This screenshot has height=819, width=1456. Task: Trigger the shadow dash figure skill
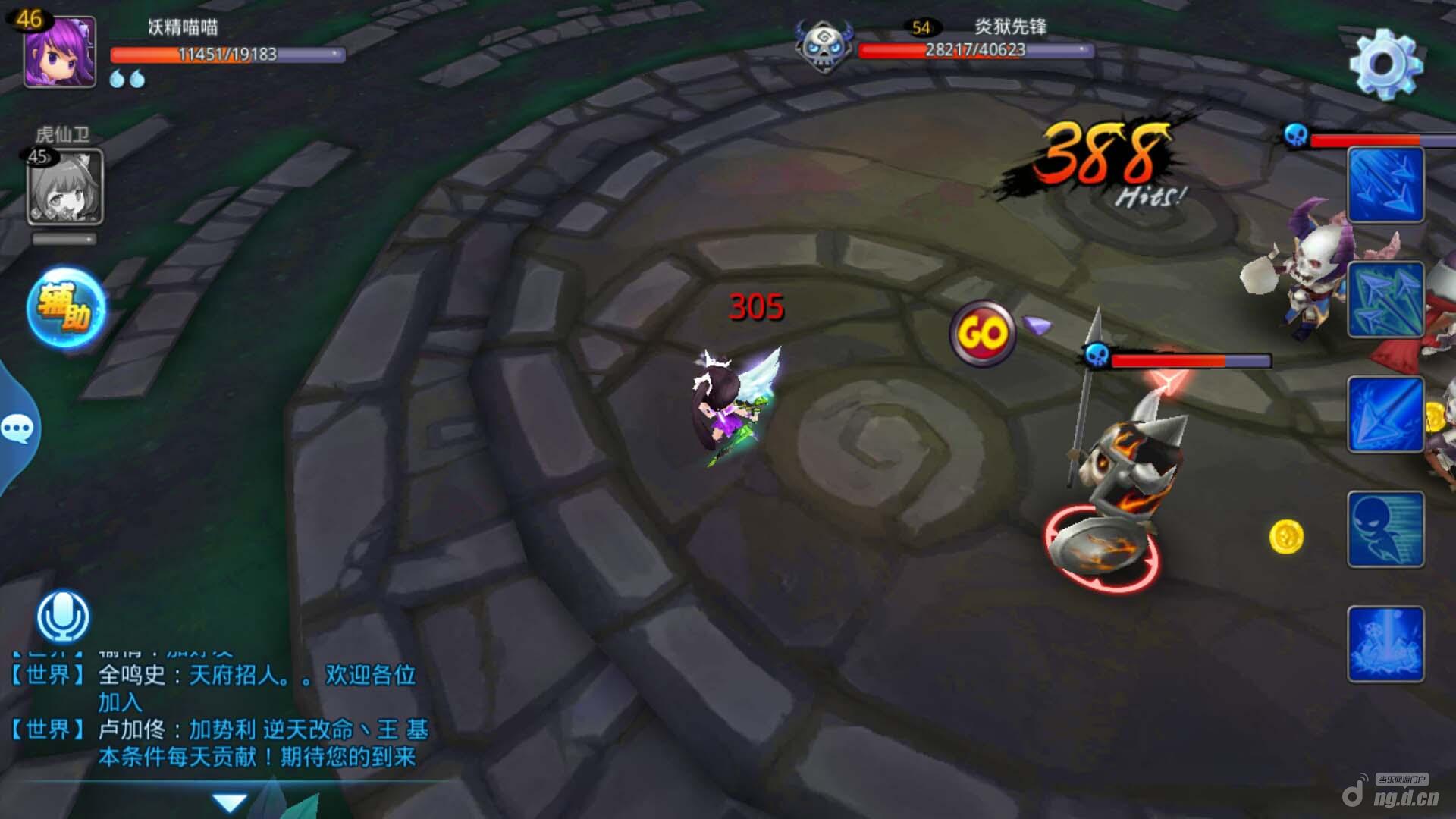[x=1385, y=529]
